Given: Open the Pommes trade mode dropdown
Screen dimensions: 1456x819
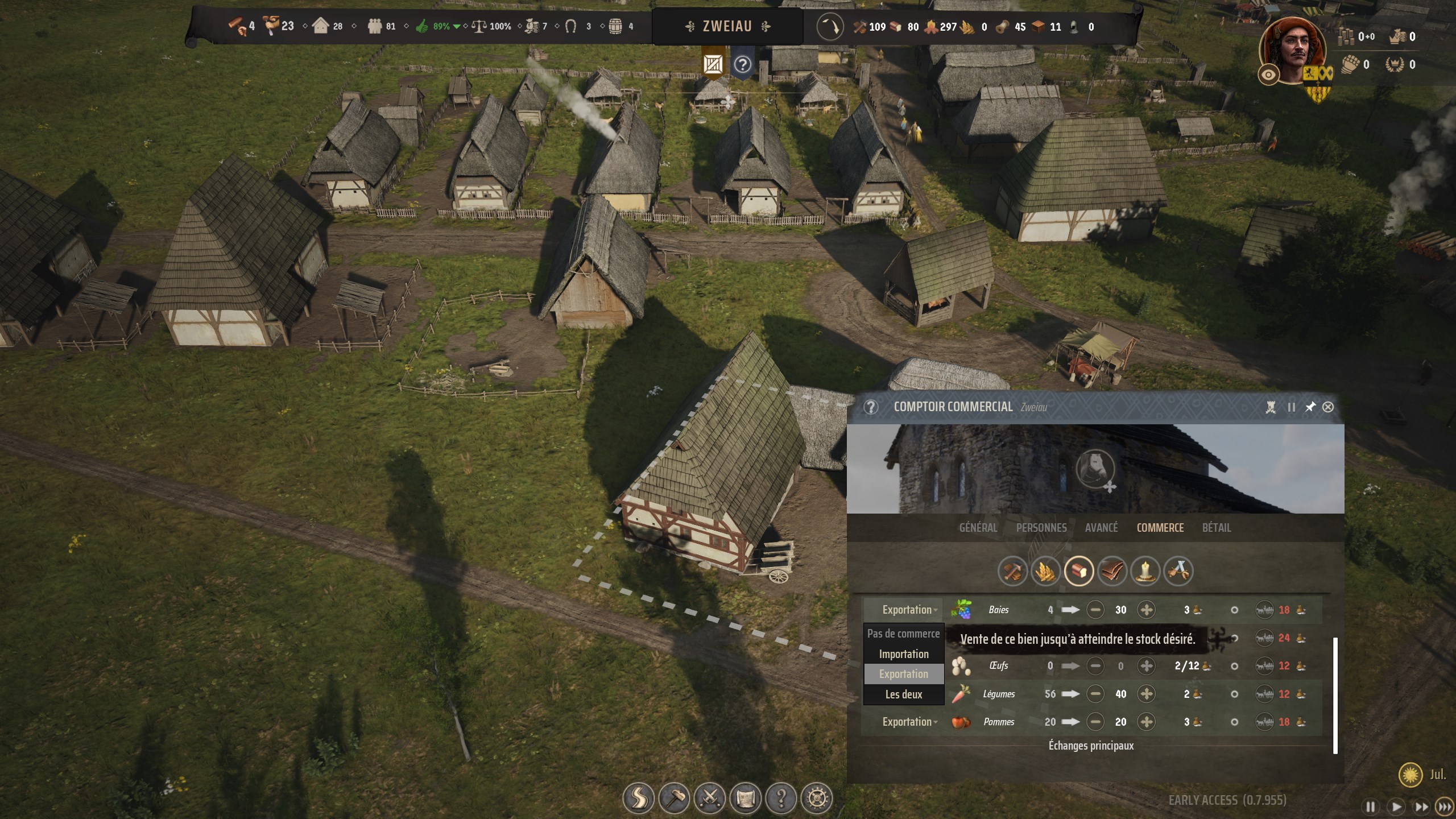Looking at the screenshot, I should [908, 722].
